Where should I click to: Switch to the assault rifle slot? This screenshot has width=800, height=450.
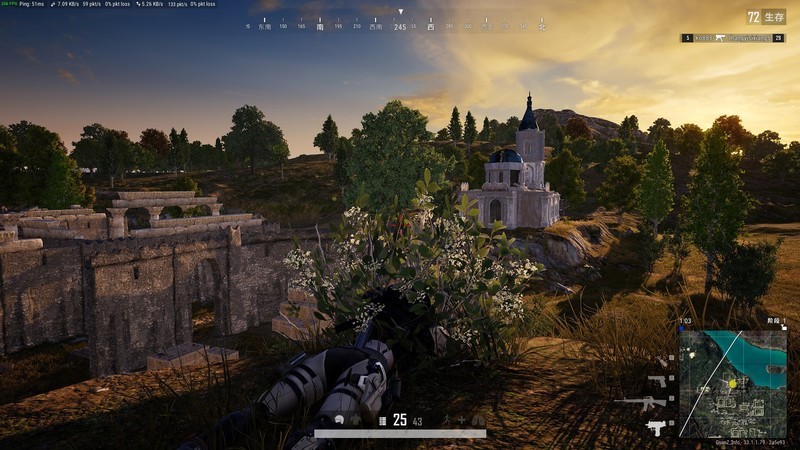pos(640,402)
